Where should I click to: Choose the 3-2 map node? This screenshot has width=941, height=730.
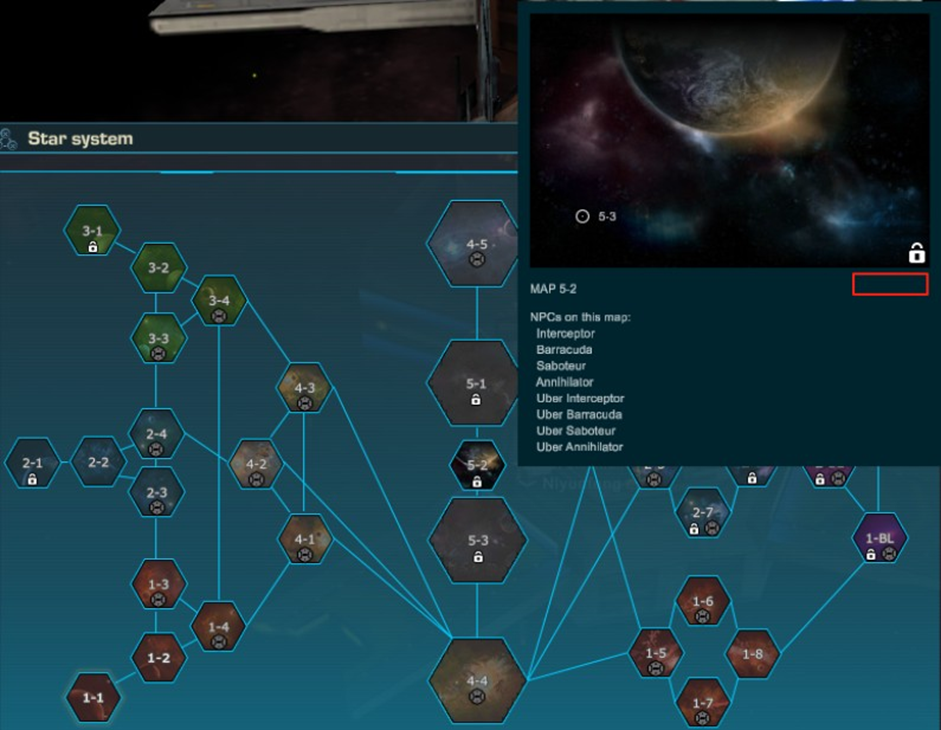tap(159, 268)
